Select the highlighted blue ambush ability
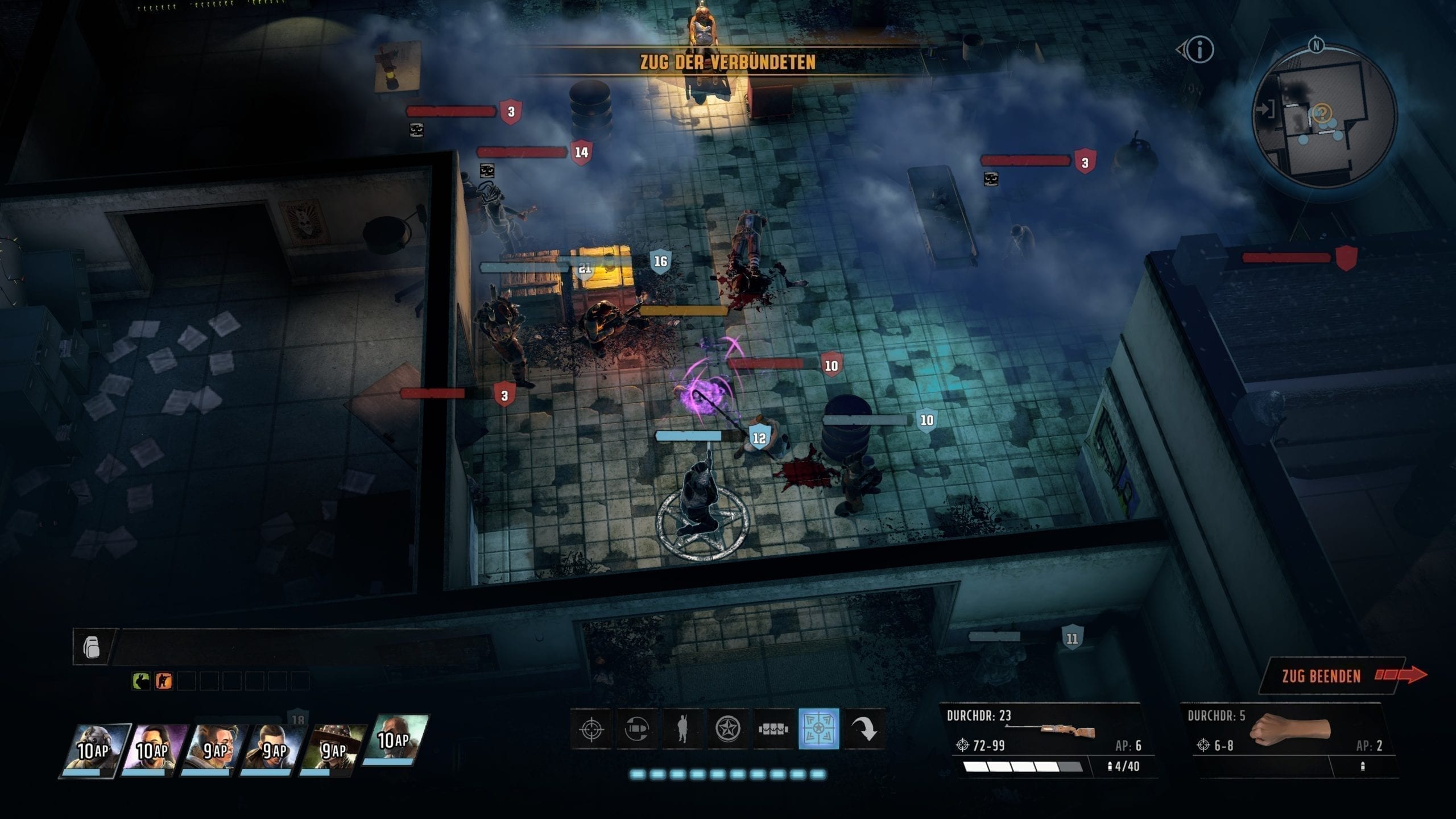Image resolution: width=1456 pixels, height=819 pixels. pos(818,729)
